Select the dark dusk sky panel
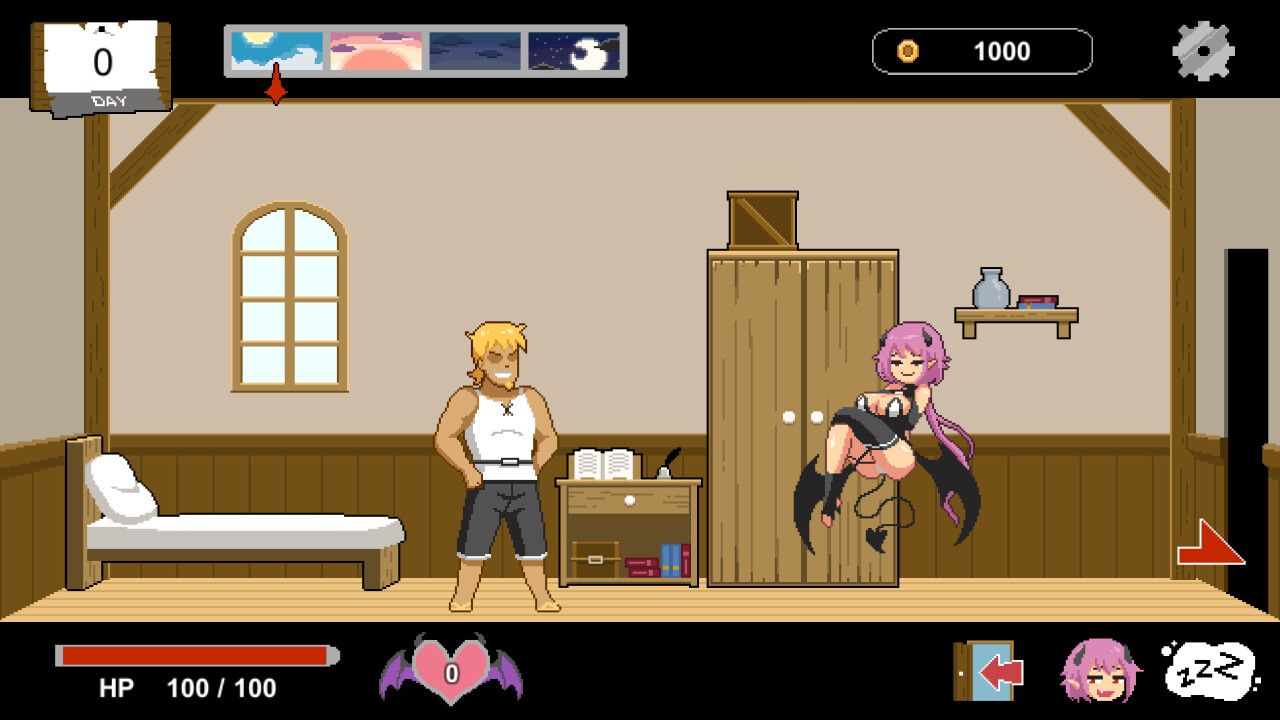 473,49
